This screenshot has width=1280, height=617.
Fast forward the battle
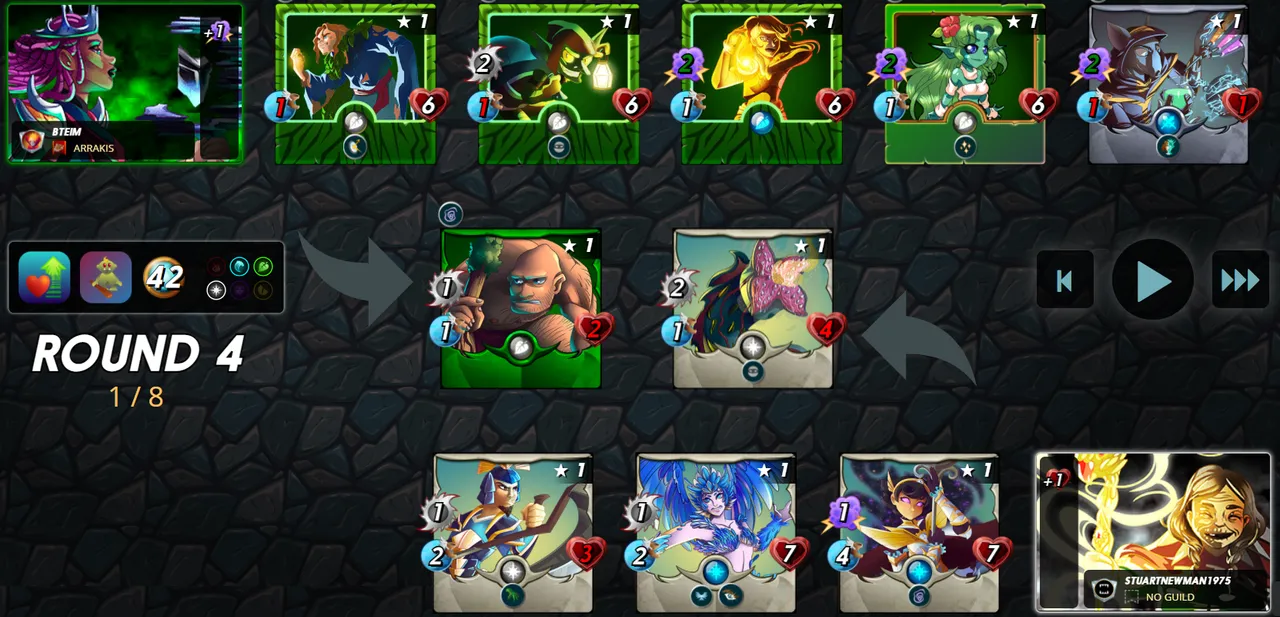1240,280
